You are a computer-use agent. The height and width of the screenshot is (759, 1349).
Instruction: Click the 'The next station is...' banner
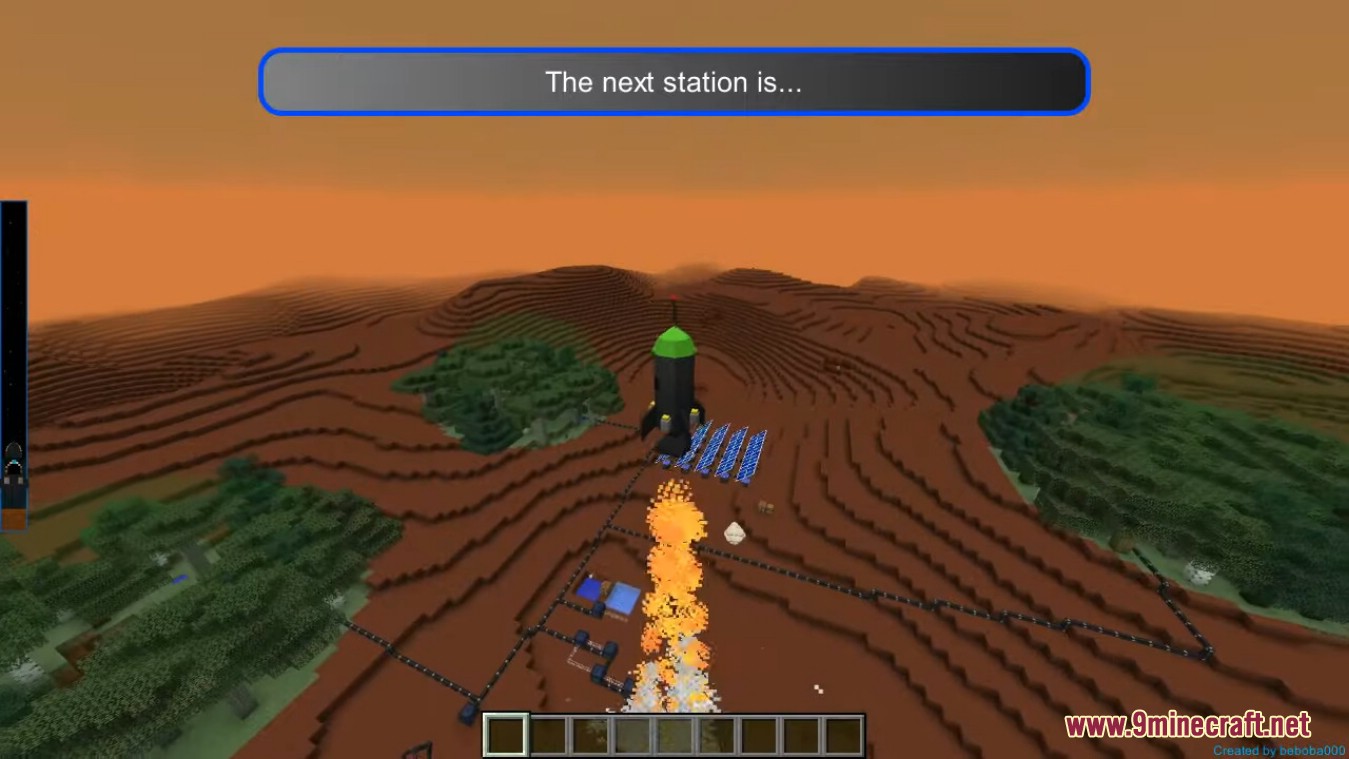[674, 82]
